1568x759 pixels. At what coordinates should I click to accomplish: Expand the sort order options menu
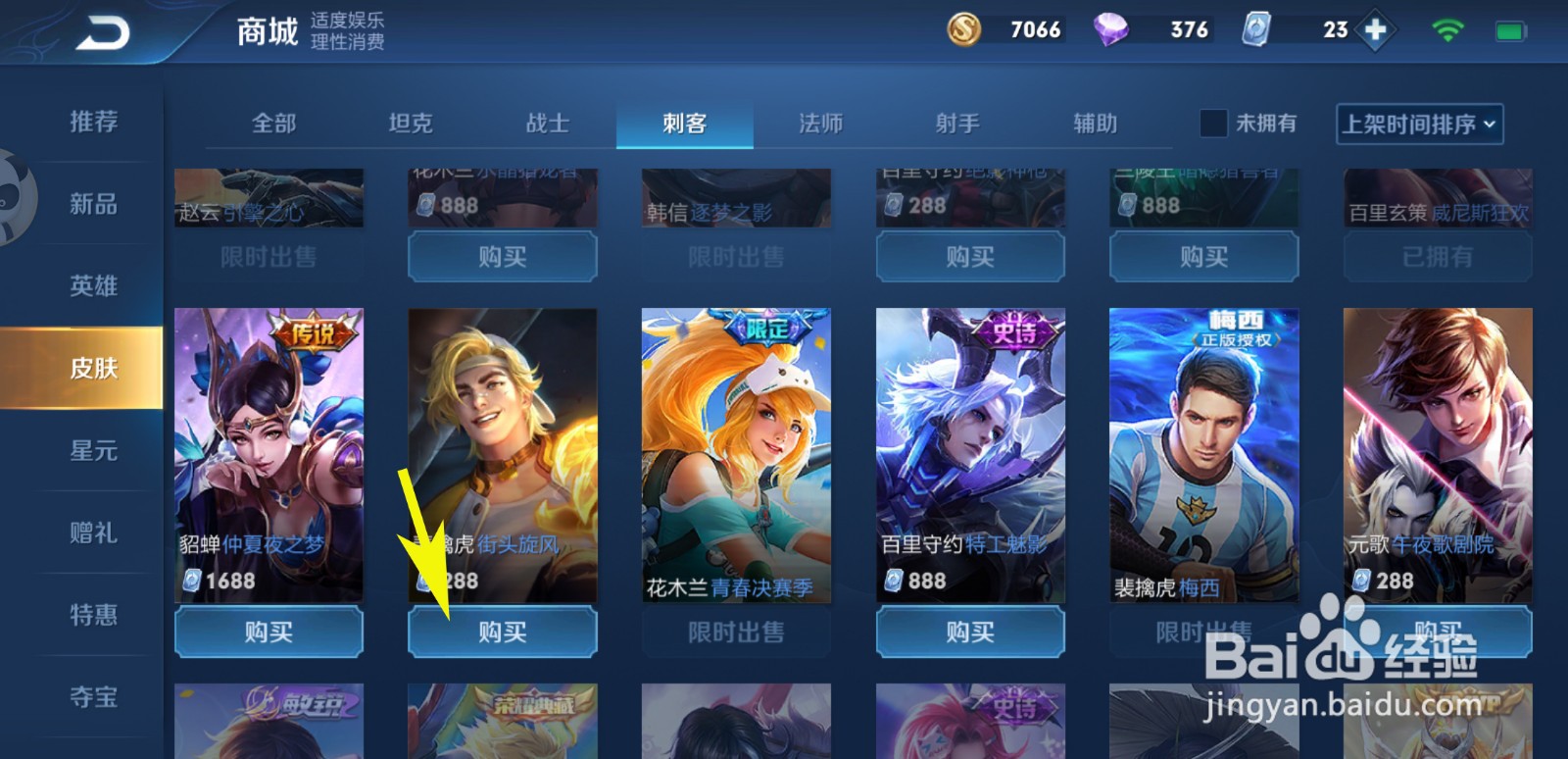point(1418,125)
